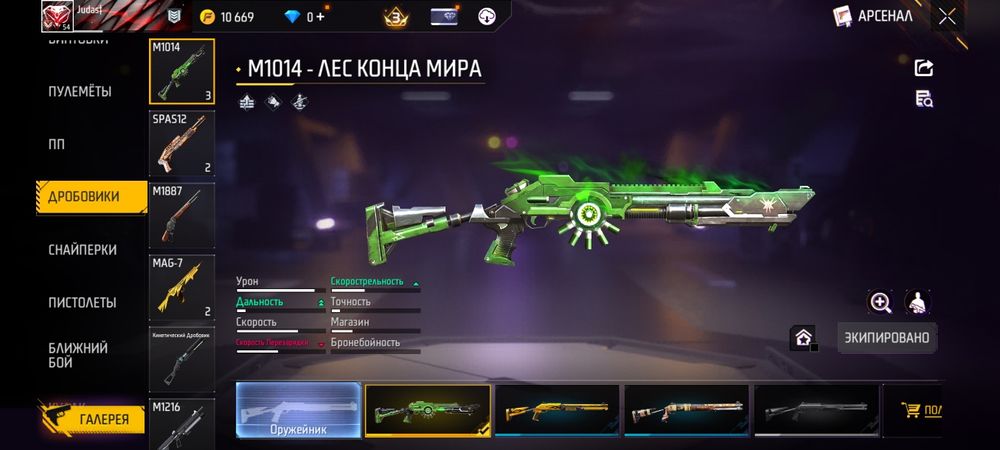
Task: Select the ДРОБОВИКИ shotguns category
Action: click(x=85, y=197)
